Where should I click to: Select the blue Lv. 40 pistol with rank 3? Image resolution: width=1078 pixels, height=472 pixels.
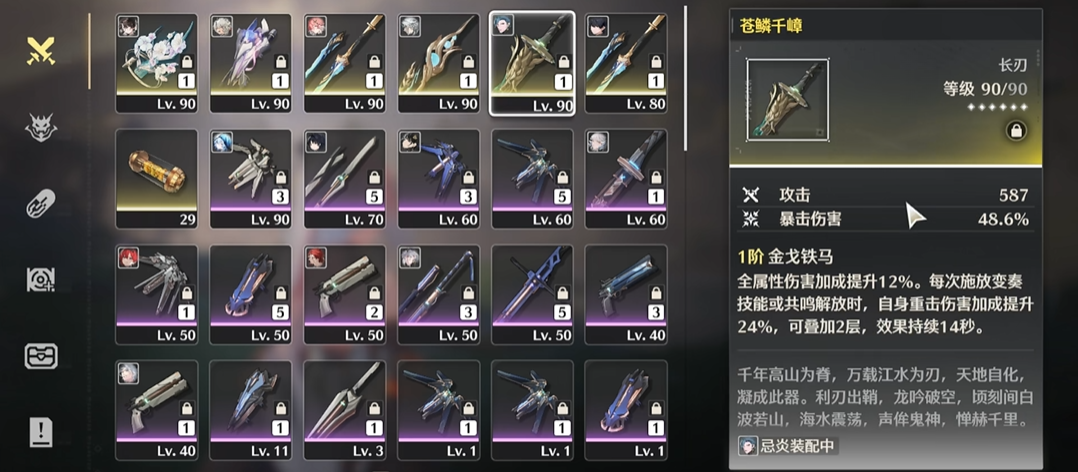(626, 290)
